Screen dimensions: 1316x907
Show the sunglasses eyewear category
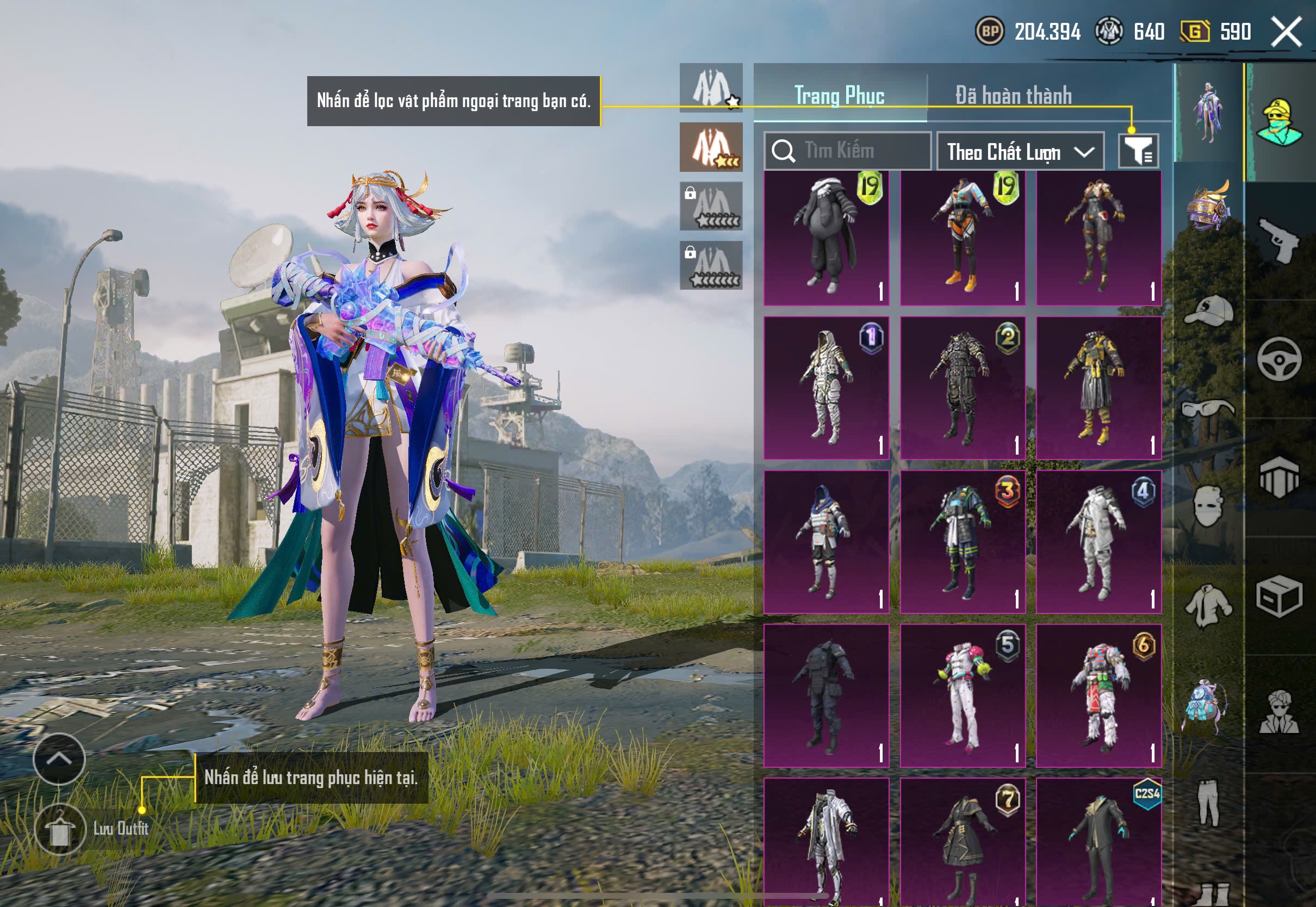coord(1209,408)
